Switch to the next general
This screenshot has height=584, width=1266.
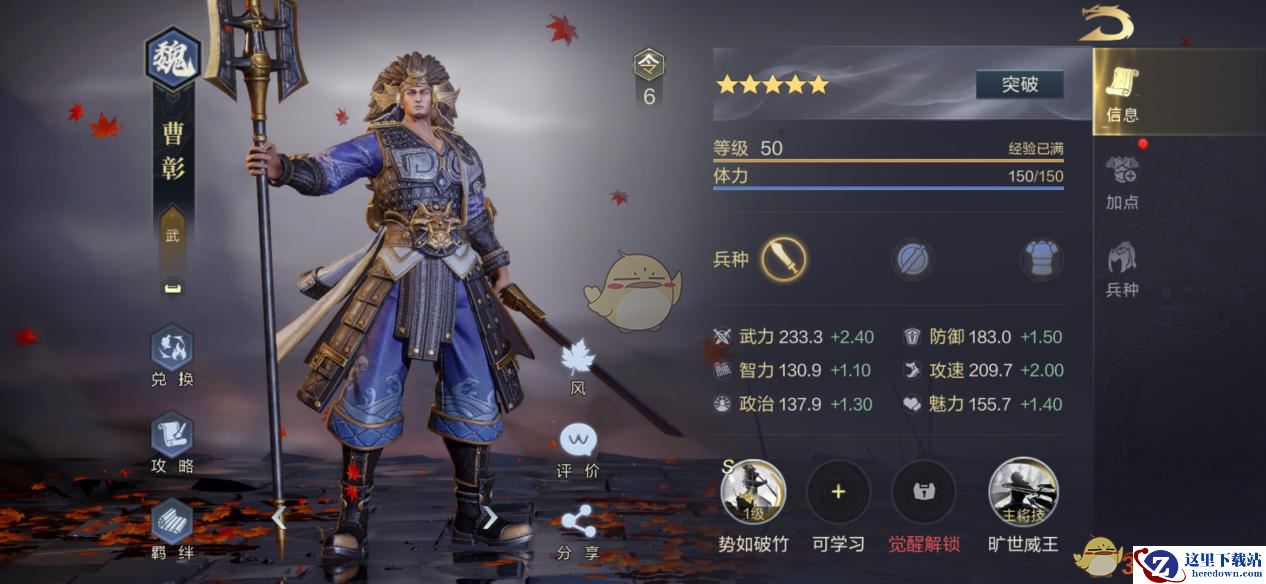coord(490,517)
